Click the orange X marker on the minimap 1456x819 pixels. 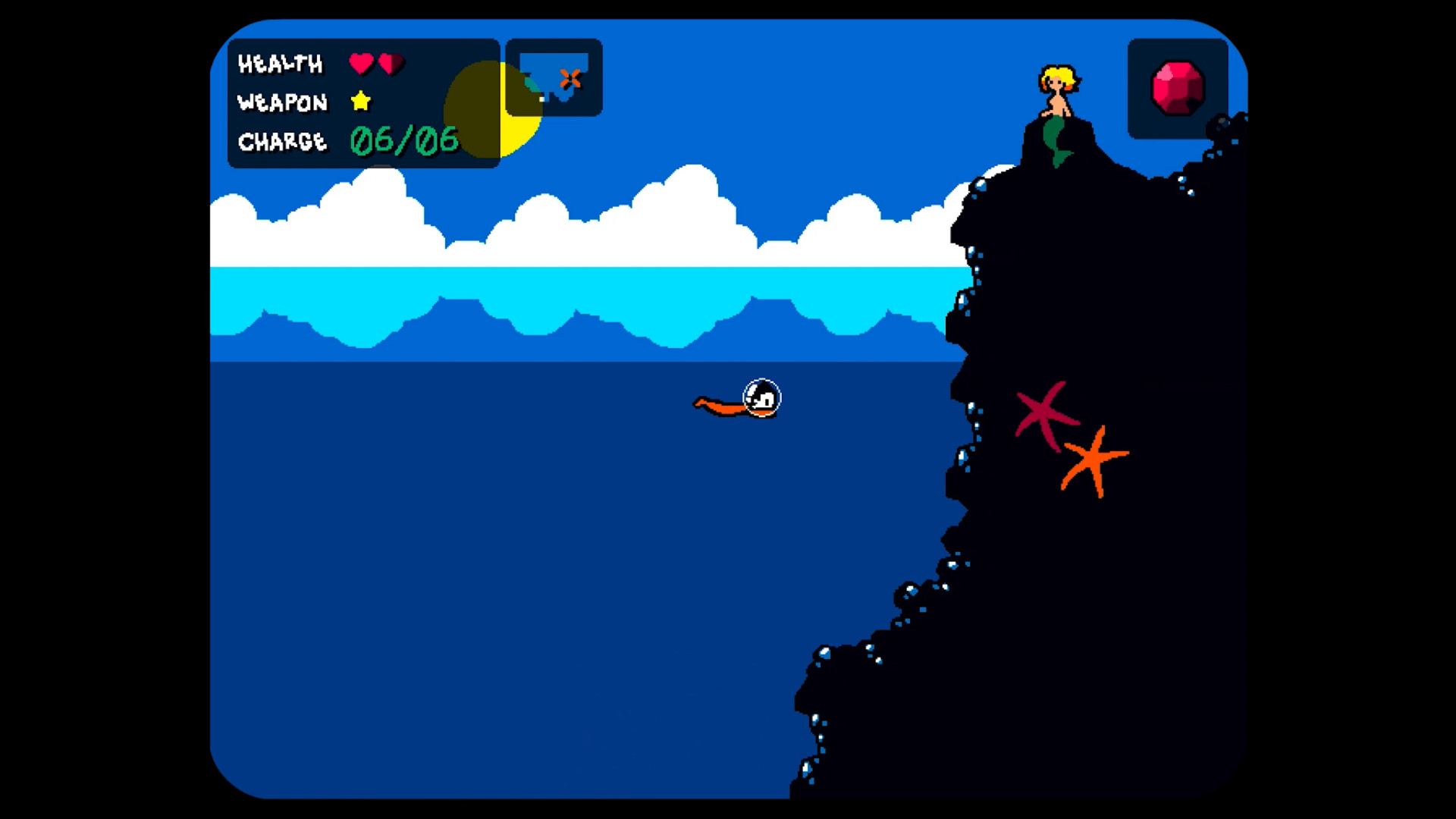click(x=570, y=76)
